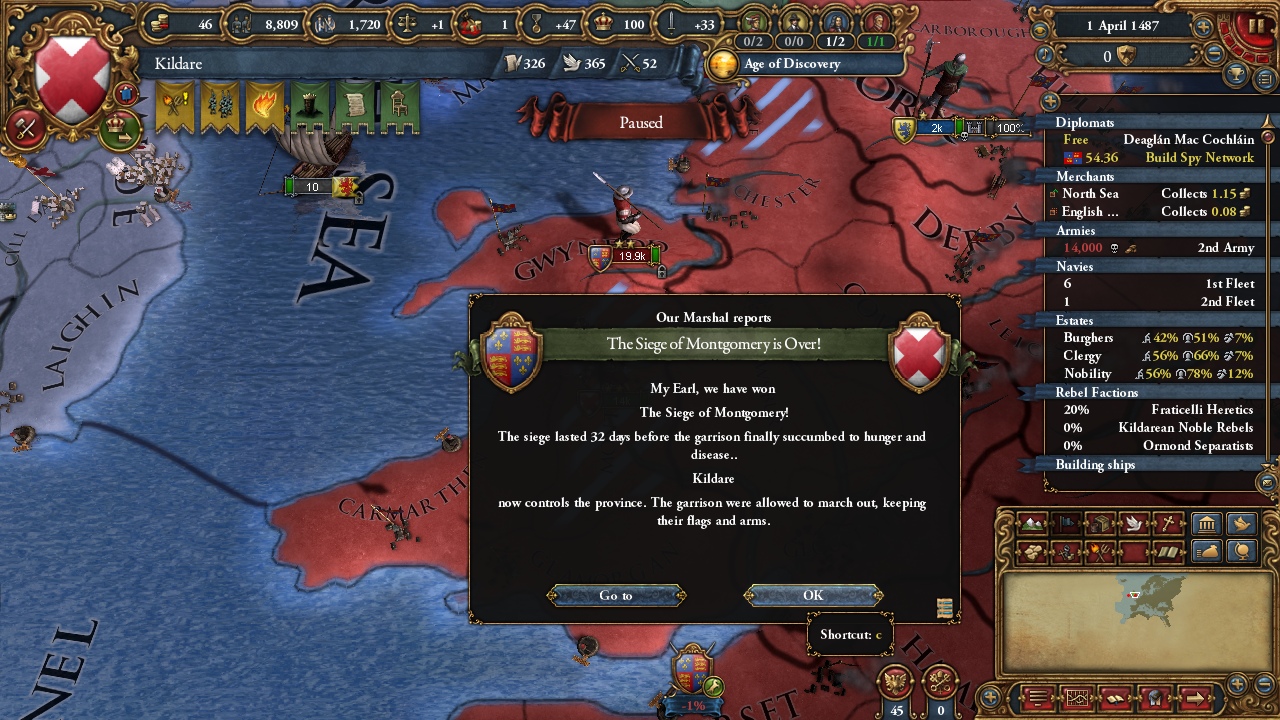The width and height of the screenshot is (1280, 720).
Task: Open the Age of Discovery panel
Action: coord(790,64)
